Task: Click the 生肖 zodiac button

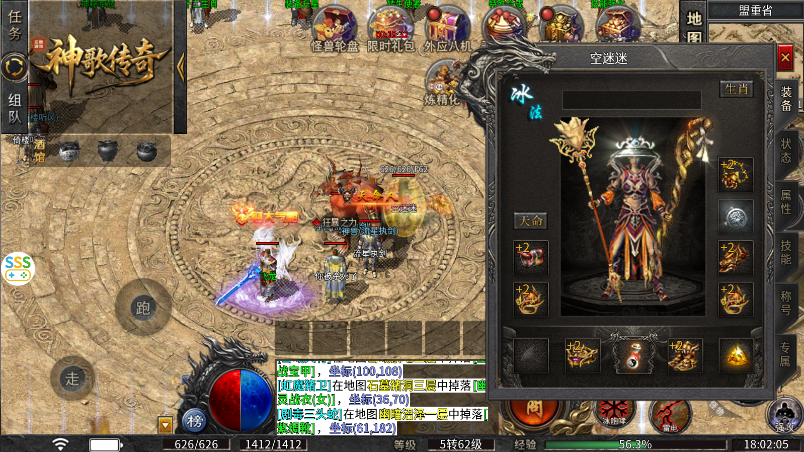Action: pyautogui.click(x=736, y=89)
